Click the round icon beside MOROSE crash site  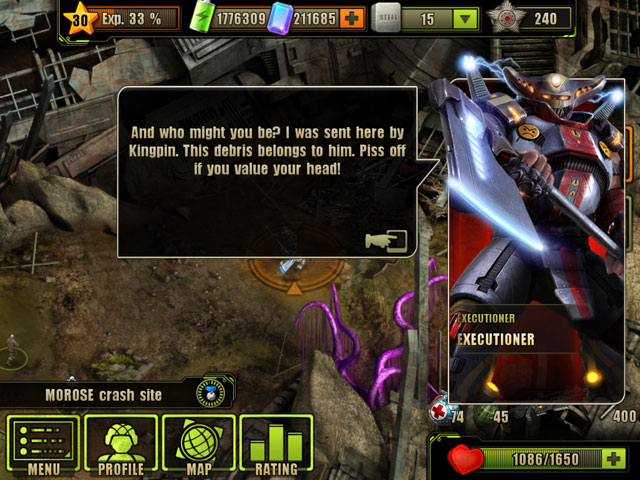click(208, 393)
